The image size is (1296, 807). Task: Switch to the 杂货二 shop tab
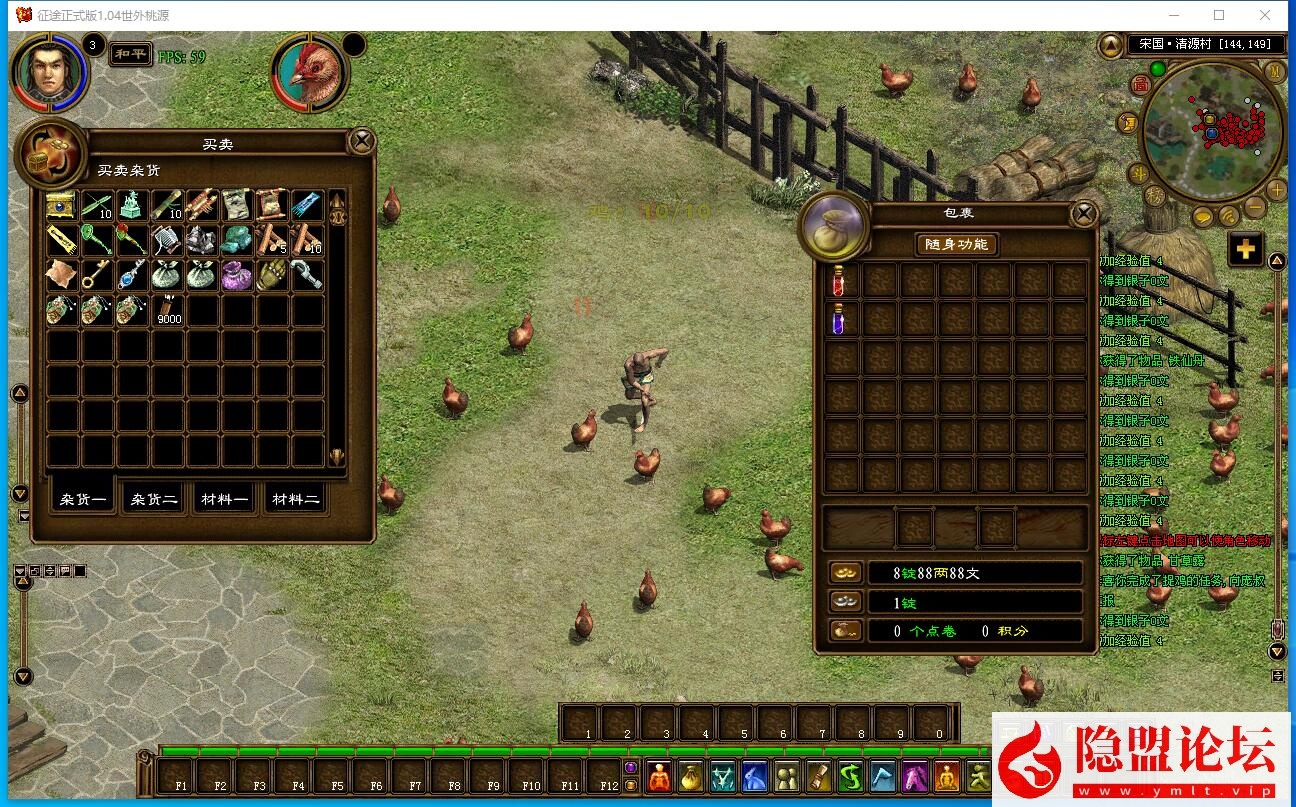(x=155, y=499)
